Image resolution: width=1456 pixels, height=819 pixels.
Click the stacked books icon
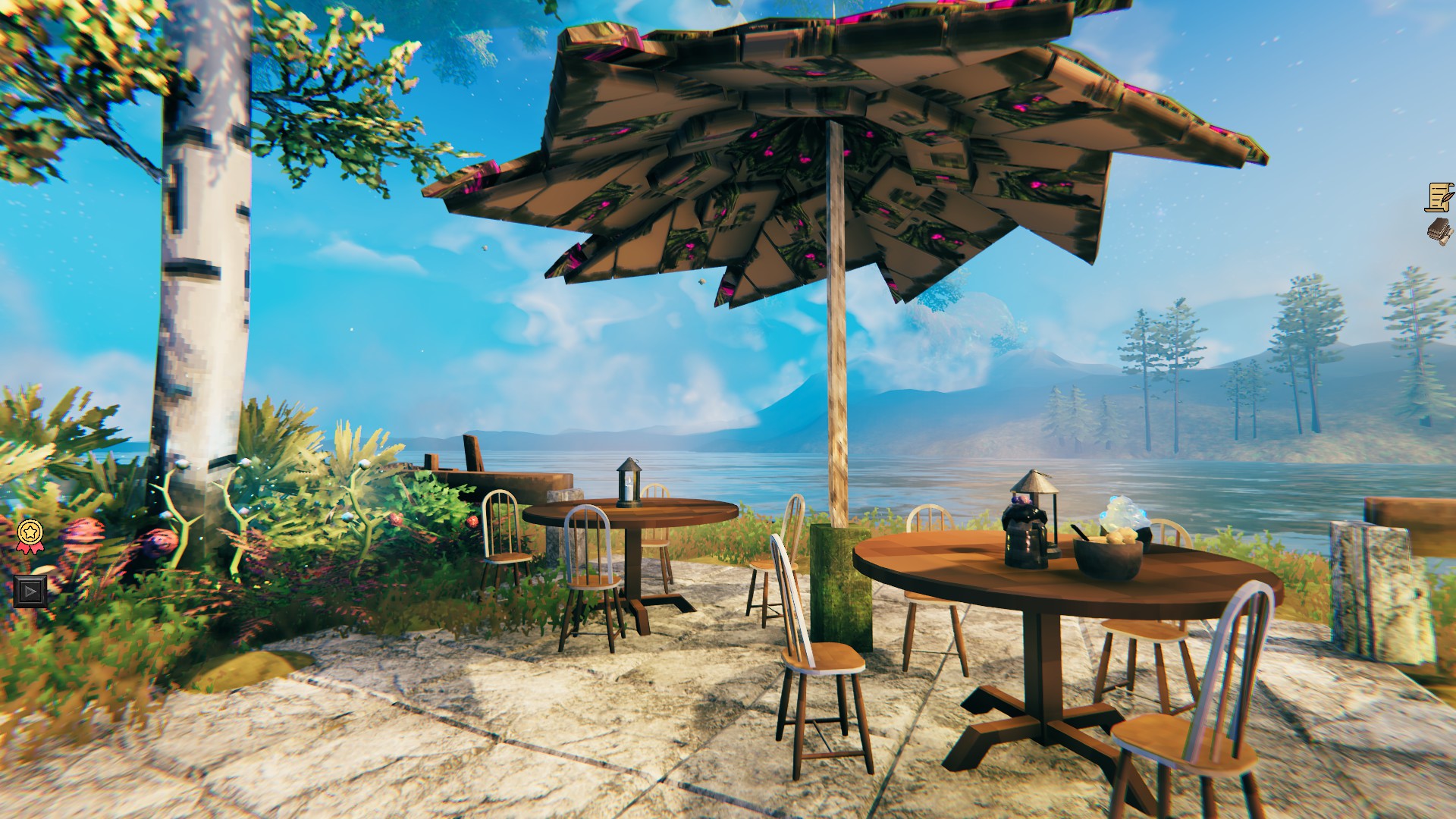(x=1439, y=231)
